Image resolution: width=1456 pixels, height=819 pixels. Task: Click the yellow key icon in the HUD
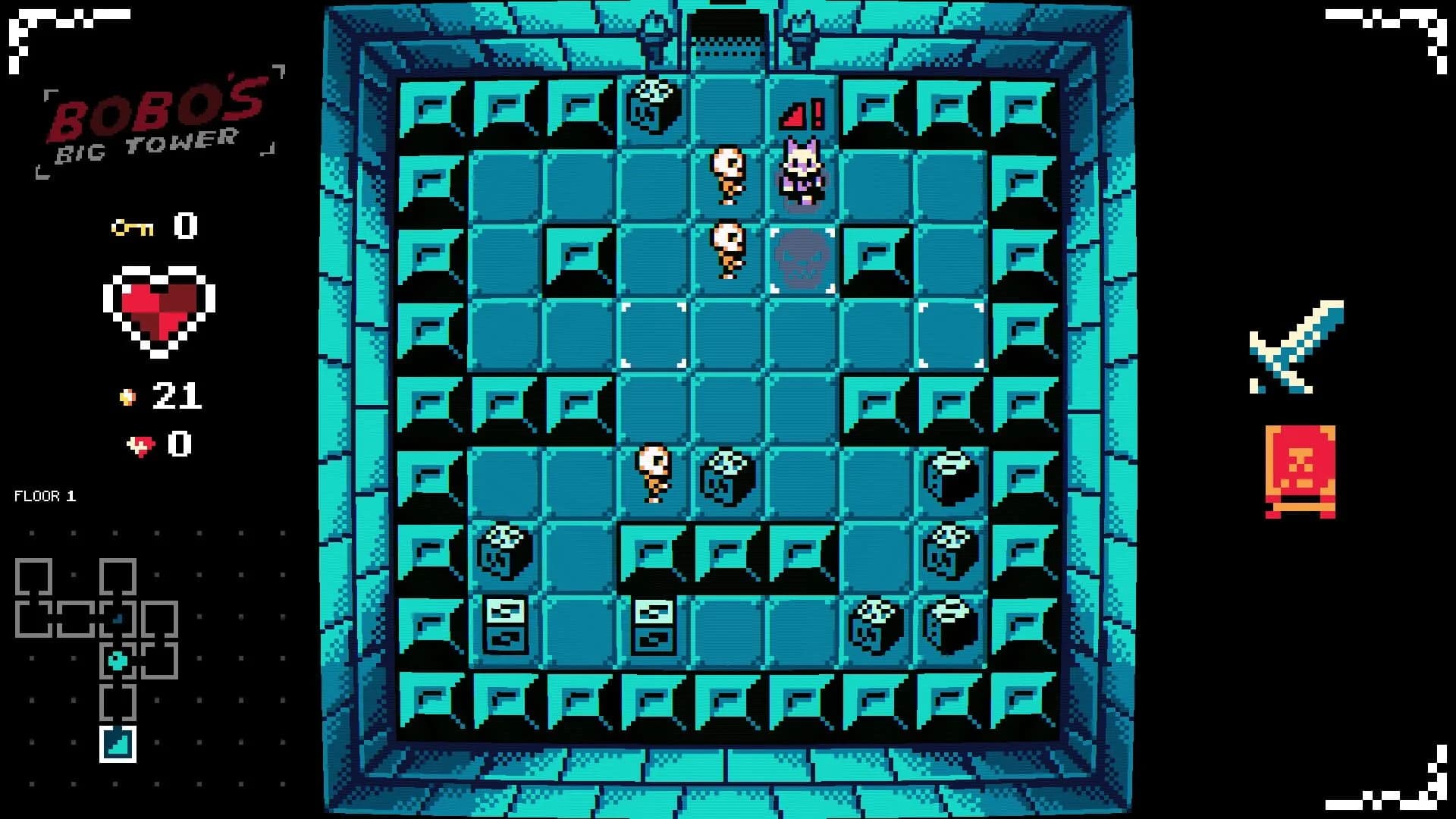point(133,227)
